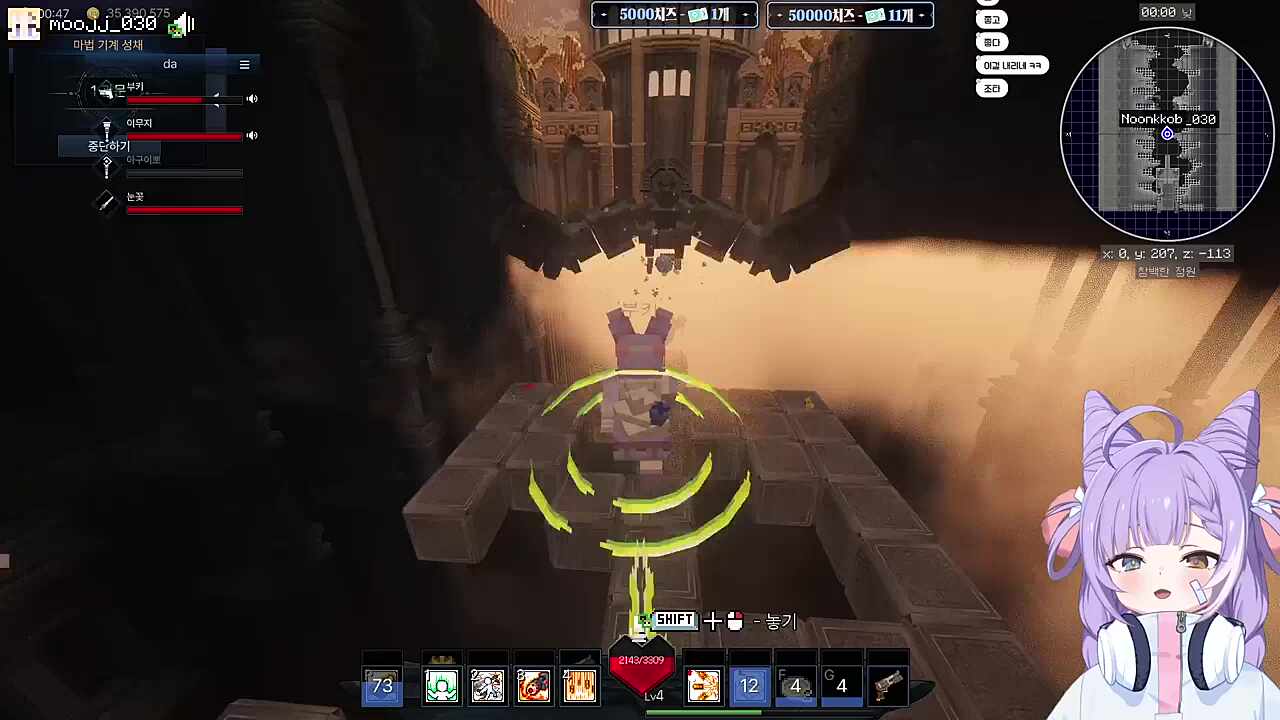Toggle the voice indicator next to mooJJ_030

point(180,25)
